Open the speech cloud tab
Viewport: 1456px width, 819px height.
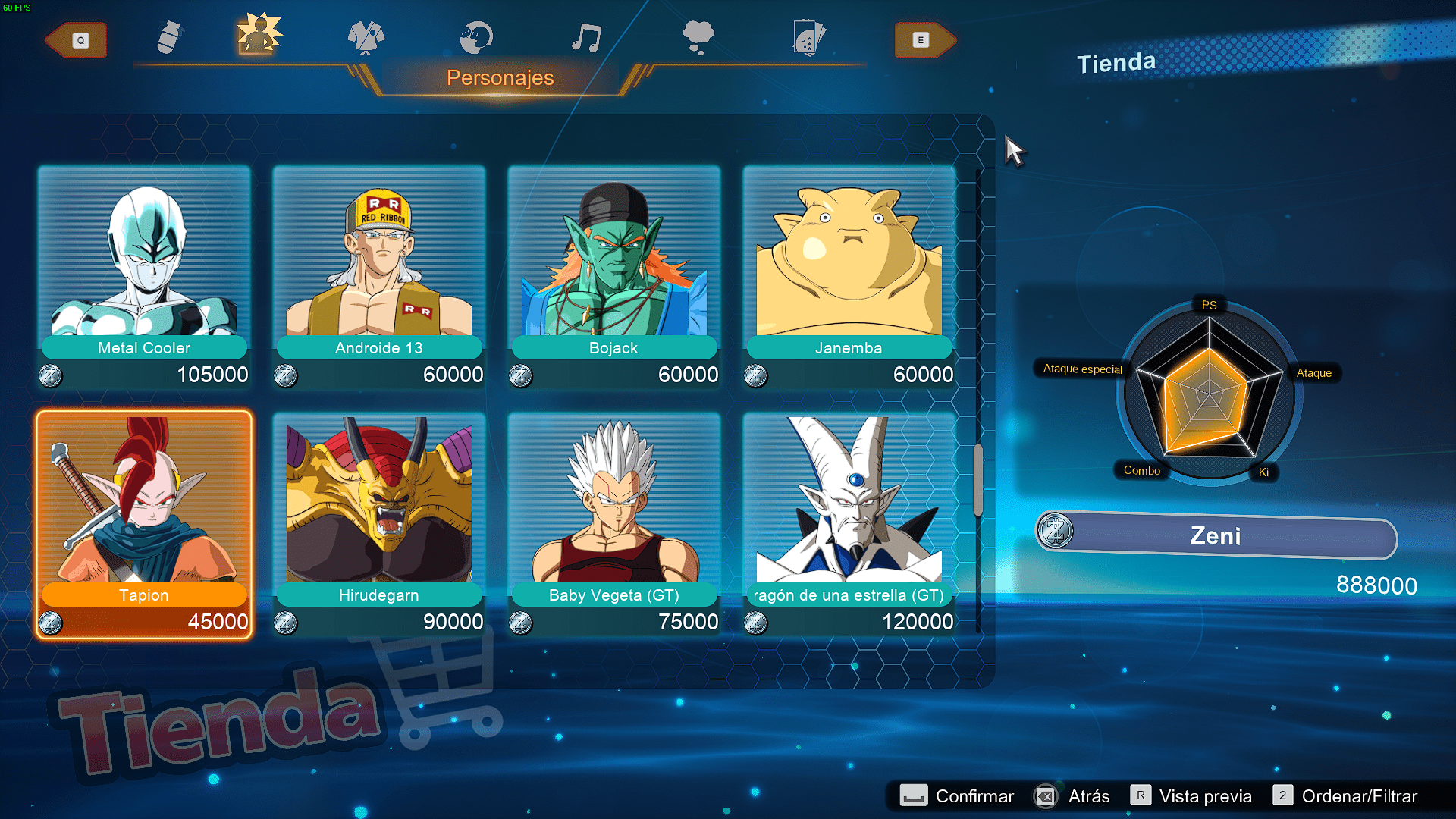pos(698,38)
